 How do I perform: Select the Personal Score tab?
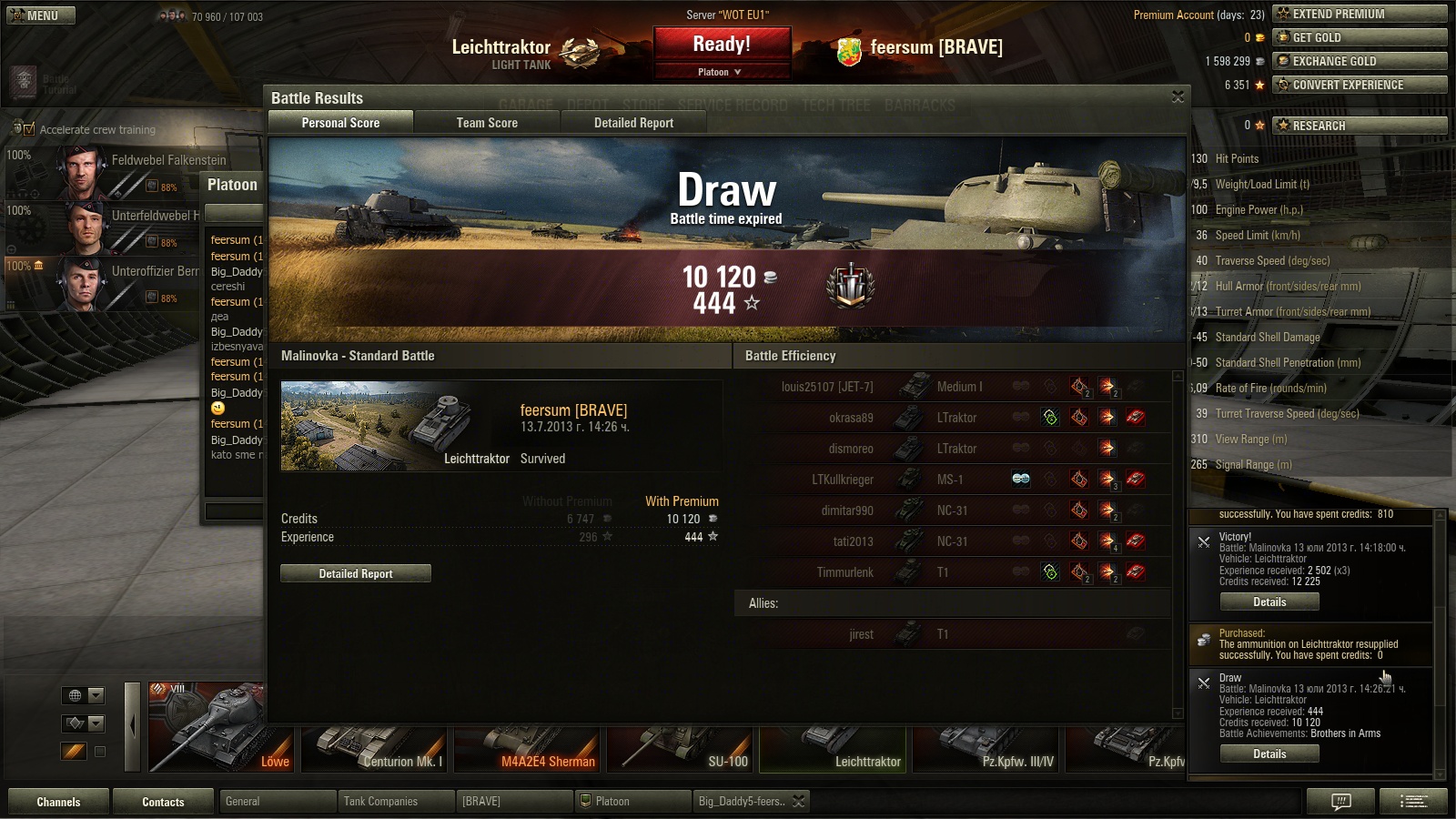(340, 123)
